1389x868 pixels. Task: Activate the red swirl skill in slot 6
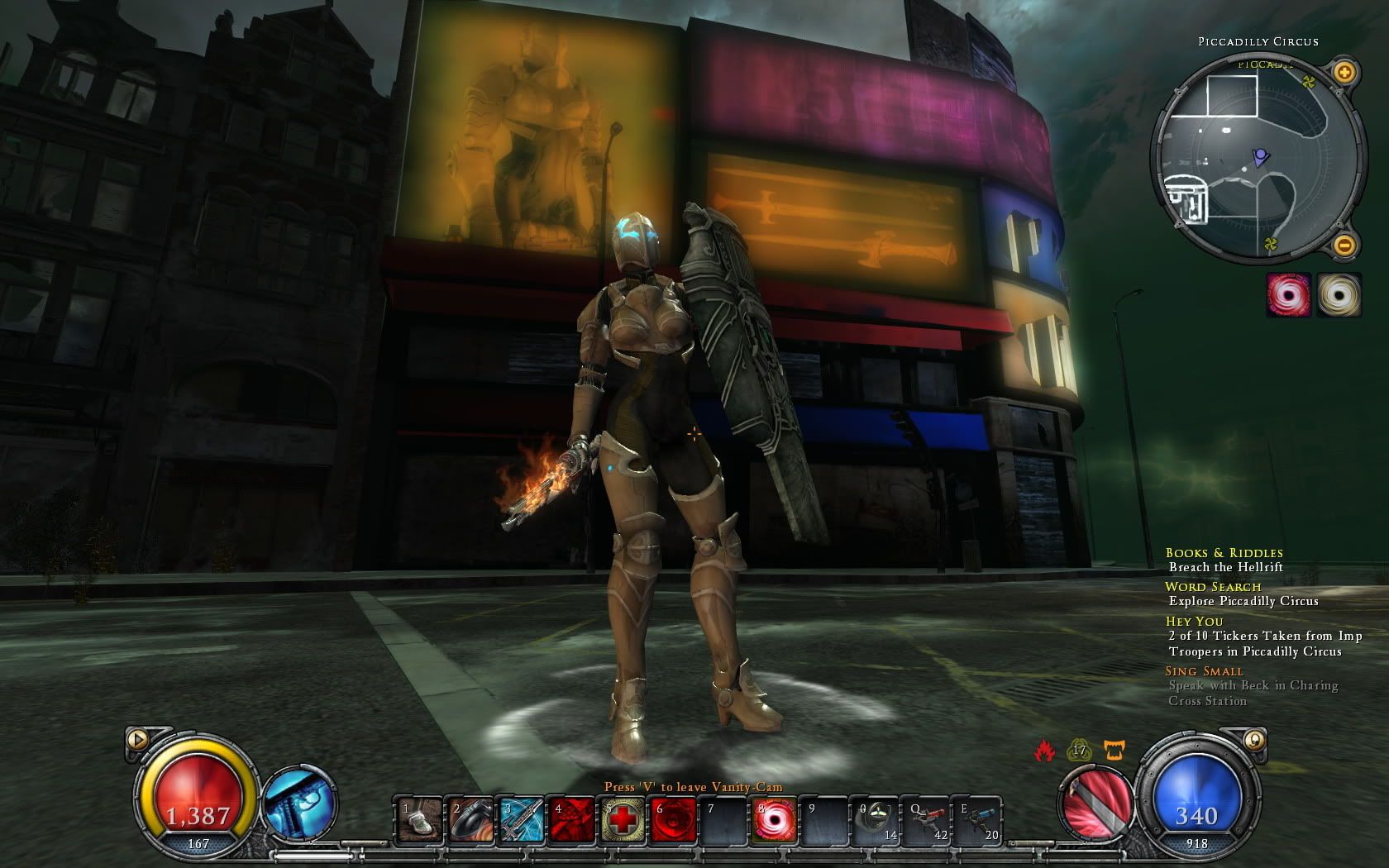[672, 821]
